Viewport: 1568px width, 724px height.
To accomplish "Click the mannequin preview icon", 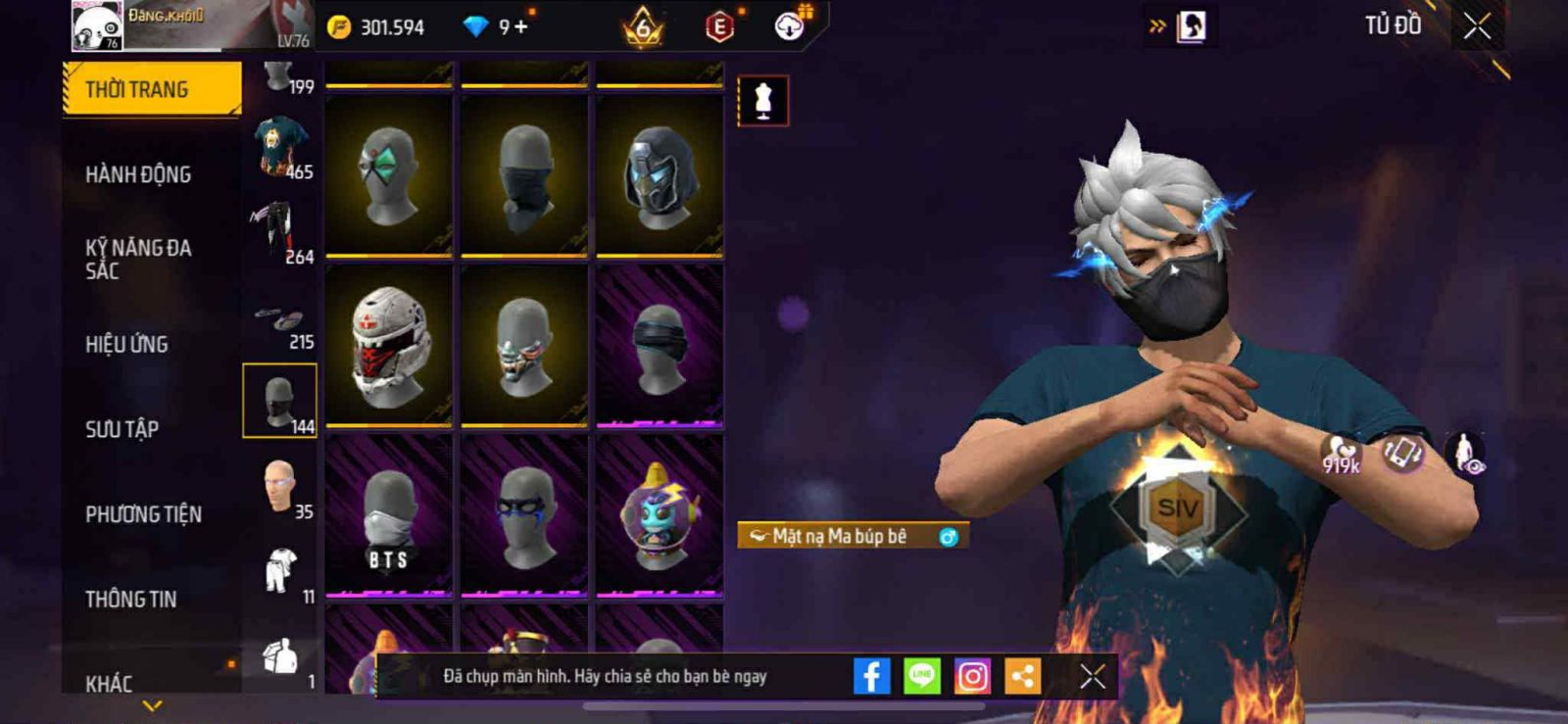I will [762, 100].
